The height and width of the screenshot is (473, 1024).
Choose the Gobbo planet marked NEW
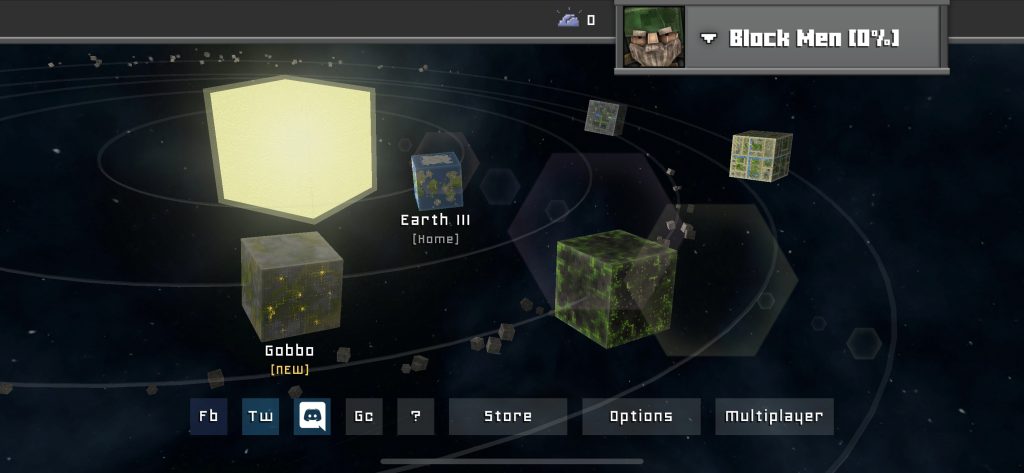pyautogui.click(x=291, y=285)
